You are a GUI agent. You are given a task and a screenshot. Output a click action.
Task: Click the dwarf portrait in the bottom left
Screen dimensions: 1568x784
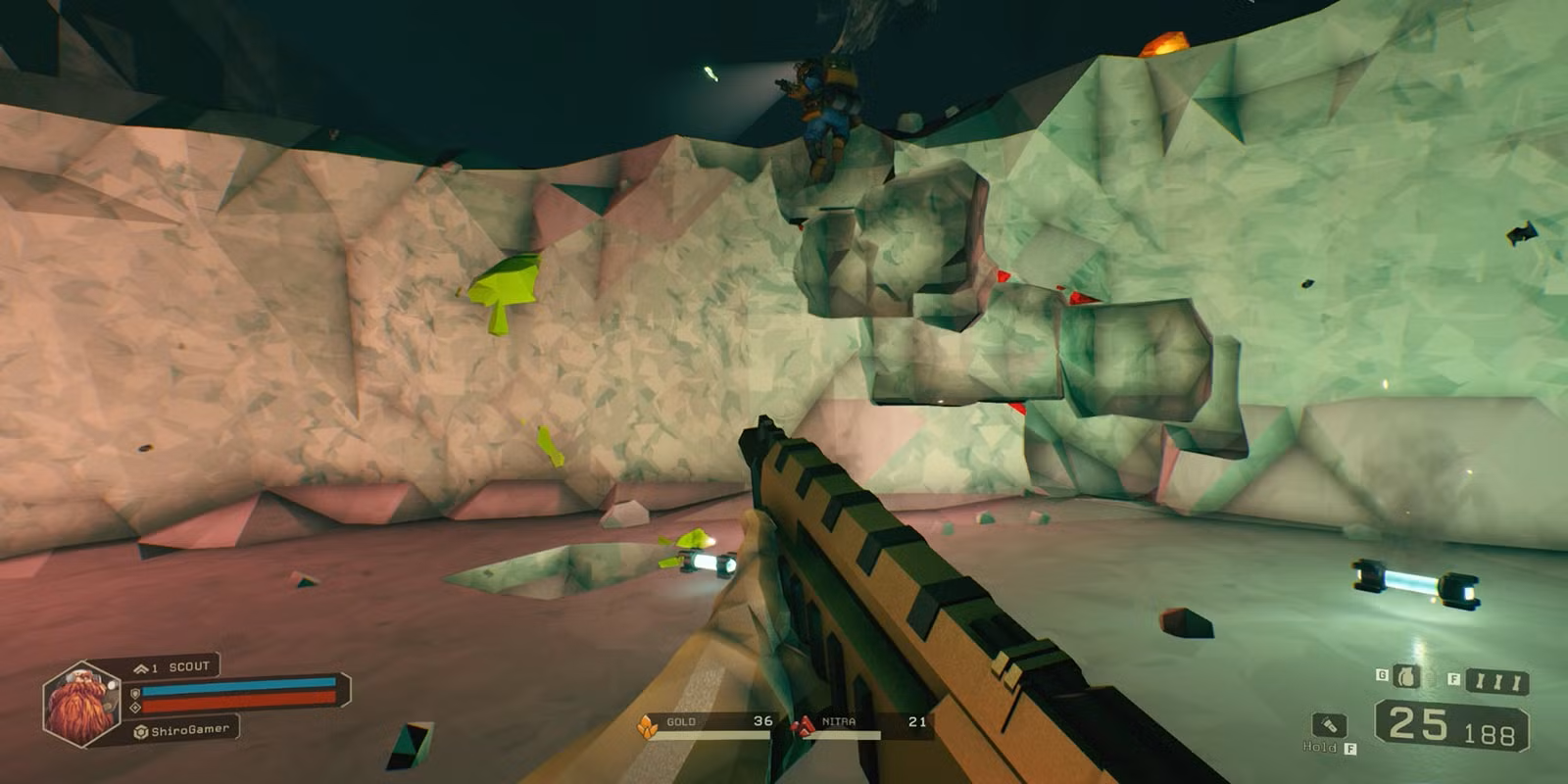[x=81, y=704]
